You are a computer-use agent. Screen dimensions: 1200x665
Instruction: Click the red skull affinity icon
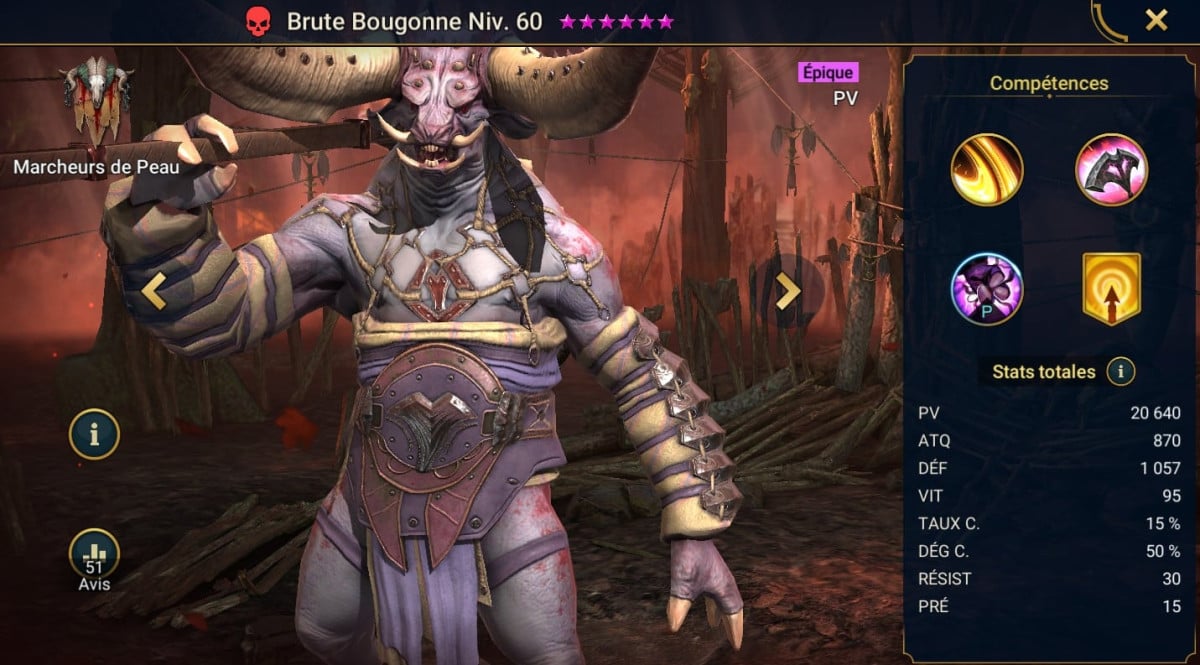[x=258, y=21]
